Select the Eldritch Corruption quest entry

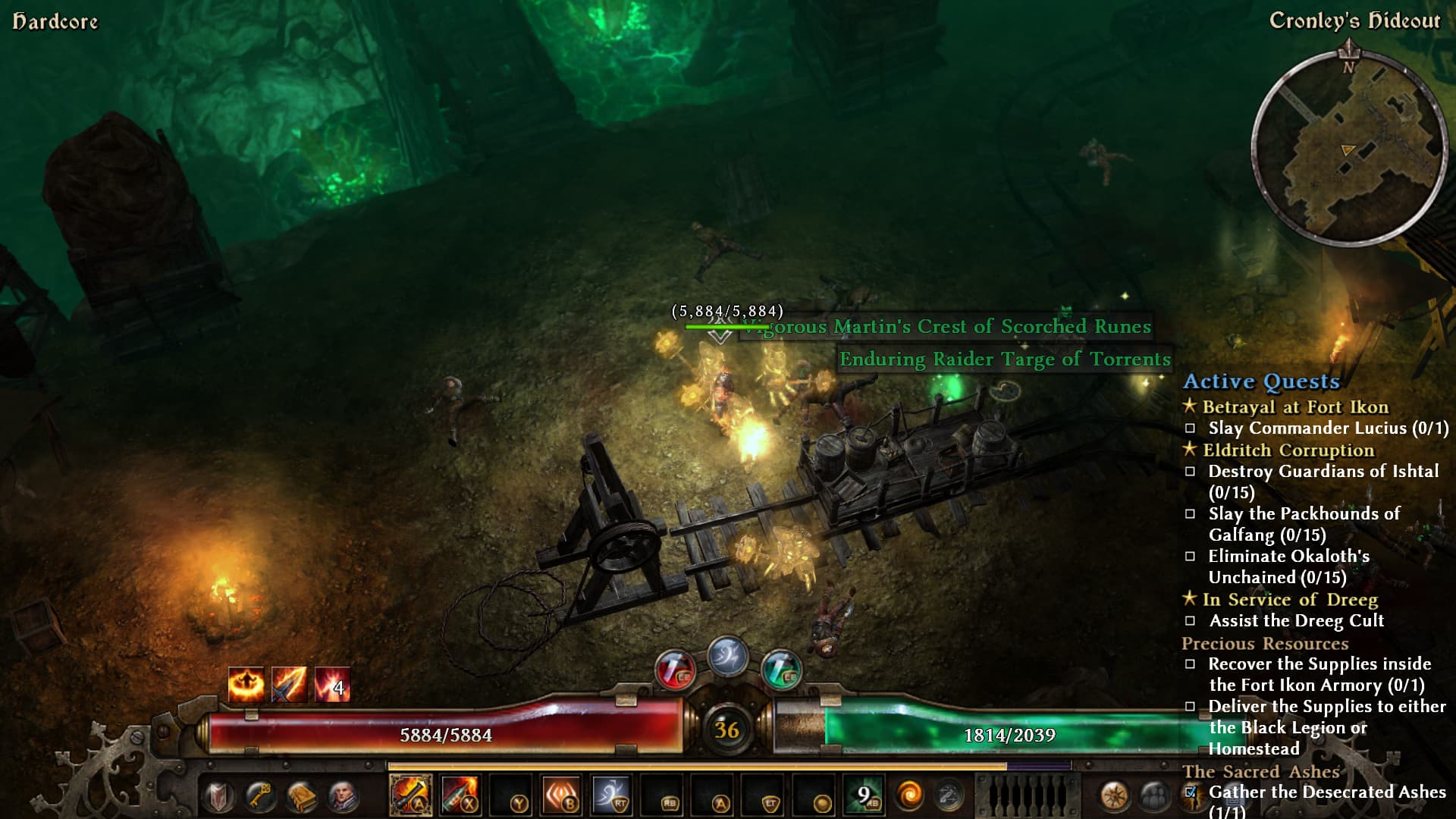point(1288,450)
